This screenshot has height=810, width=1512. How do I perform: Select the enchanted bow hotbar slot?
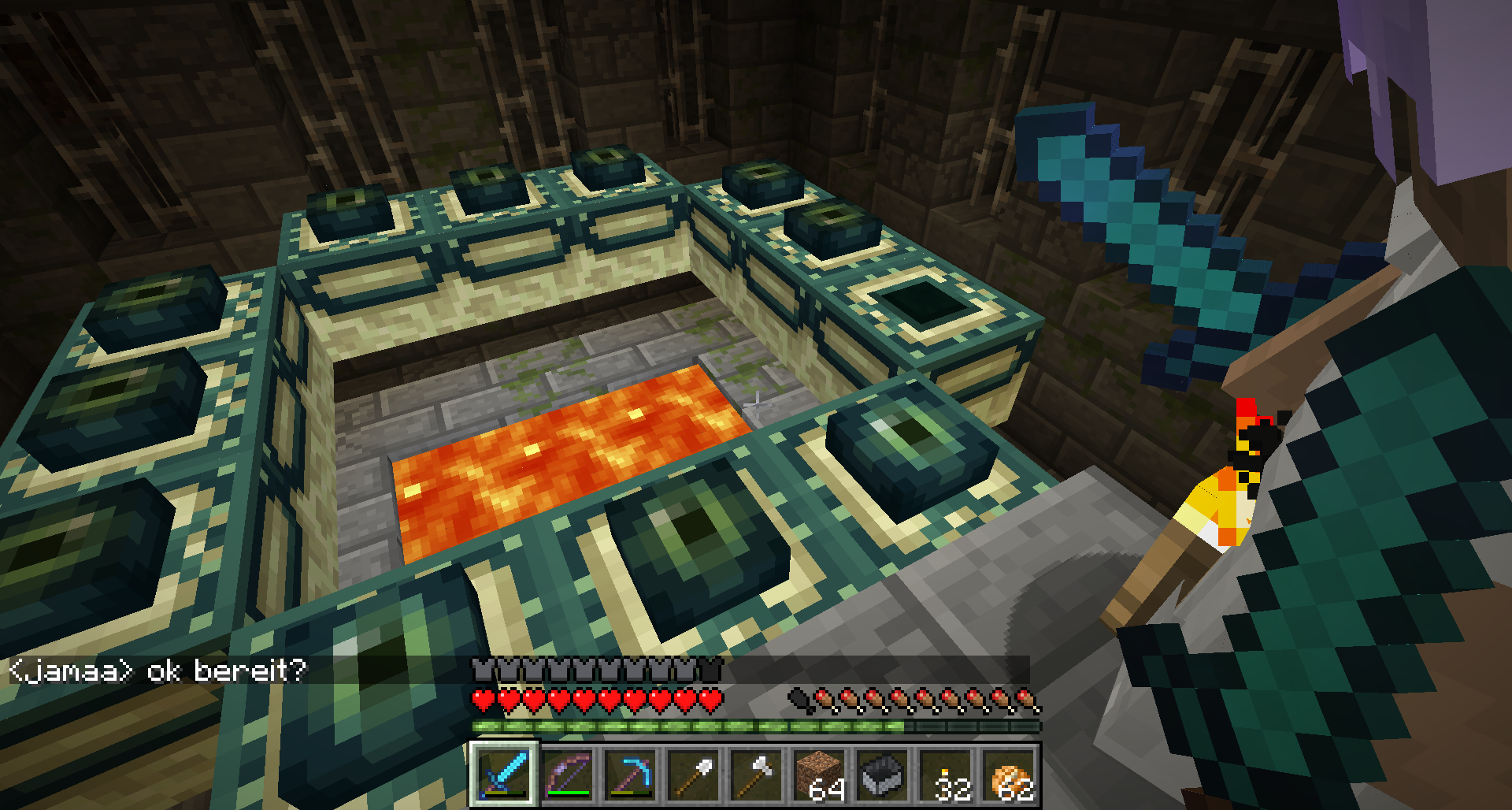(x=568, y=774)
